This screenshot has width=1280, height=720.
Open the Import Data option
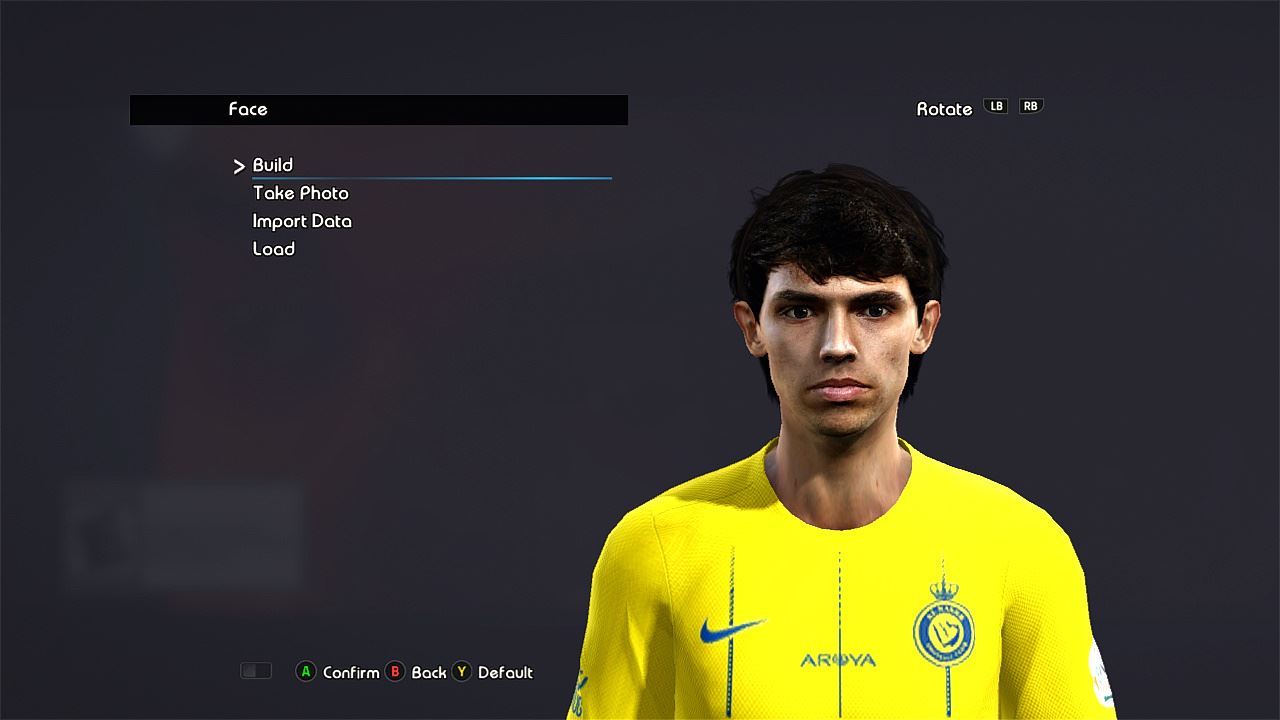(302, 221)
